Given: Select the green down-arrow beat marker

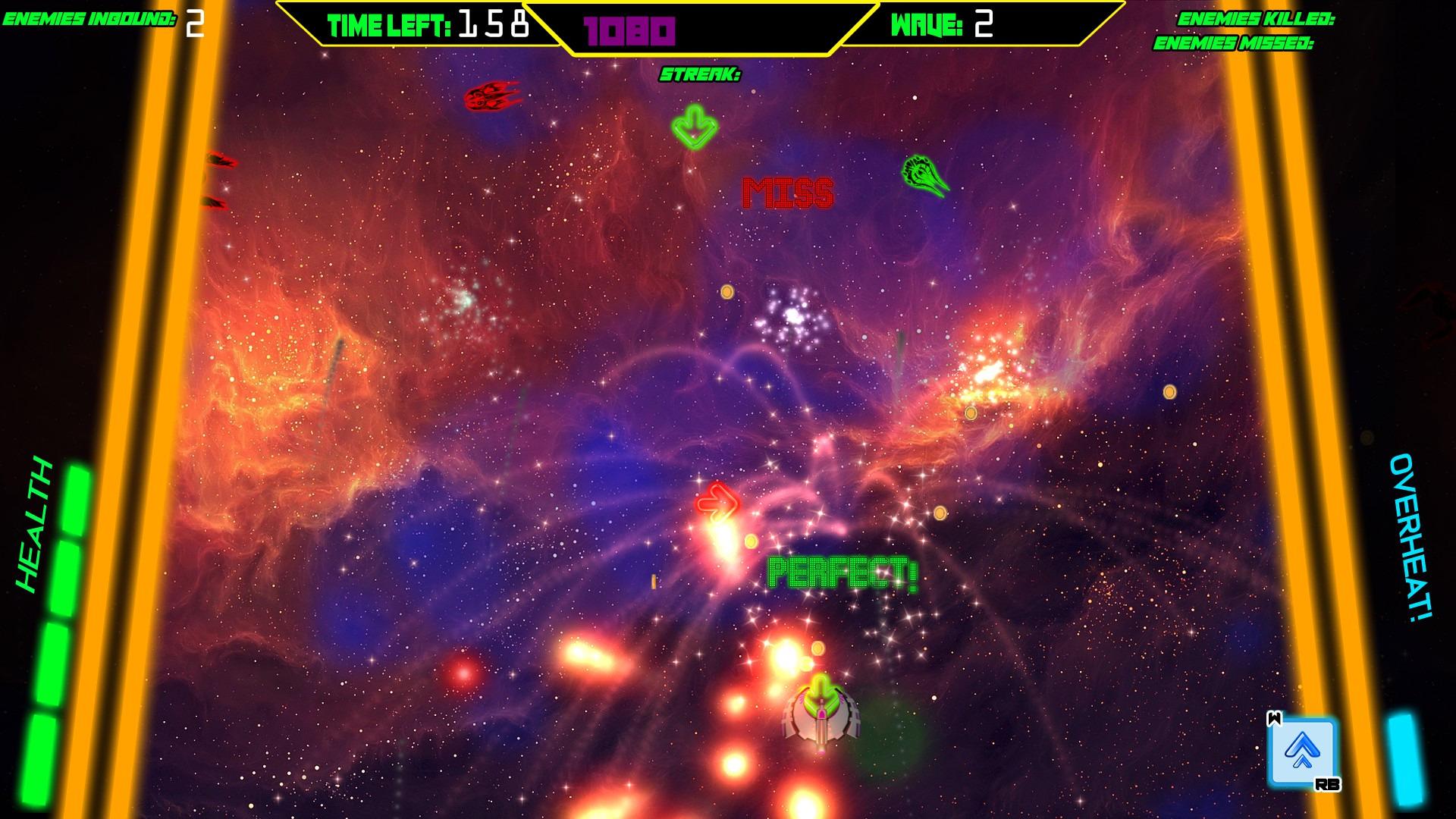Looking at the screenshot, I should point(695,127).
